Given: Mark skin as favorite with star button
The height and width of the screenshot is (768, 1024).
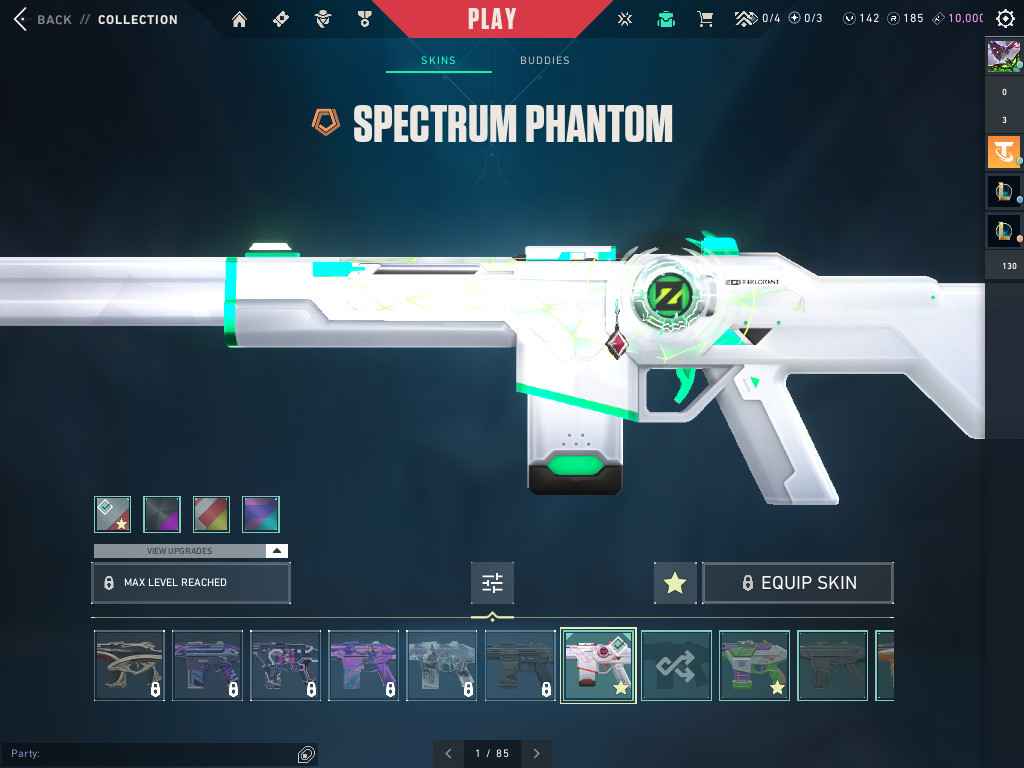Looking at the screenshot, I should pyautogui.click(x=675, y=583).
